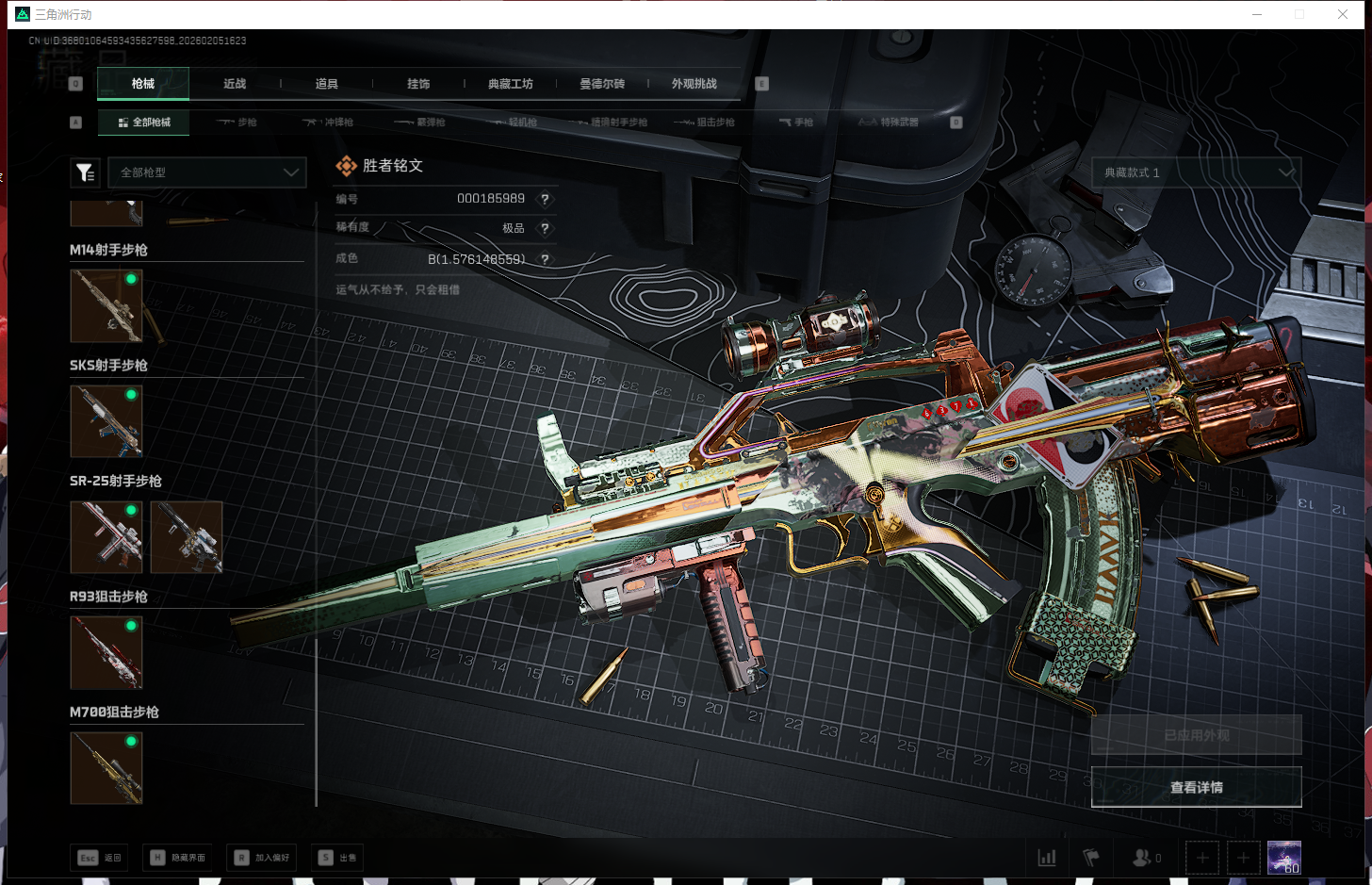Open the 典藏款式 1 style dropdown
This screenshot has height=885, width=1372.
(1197, 172)
